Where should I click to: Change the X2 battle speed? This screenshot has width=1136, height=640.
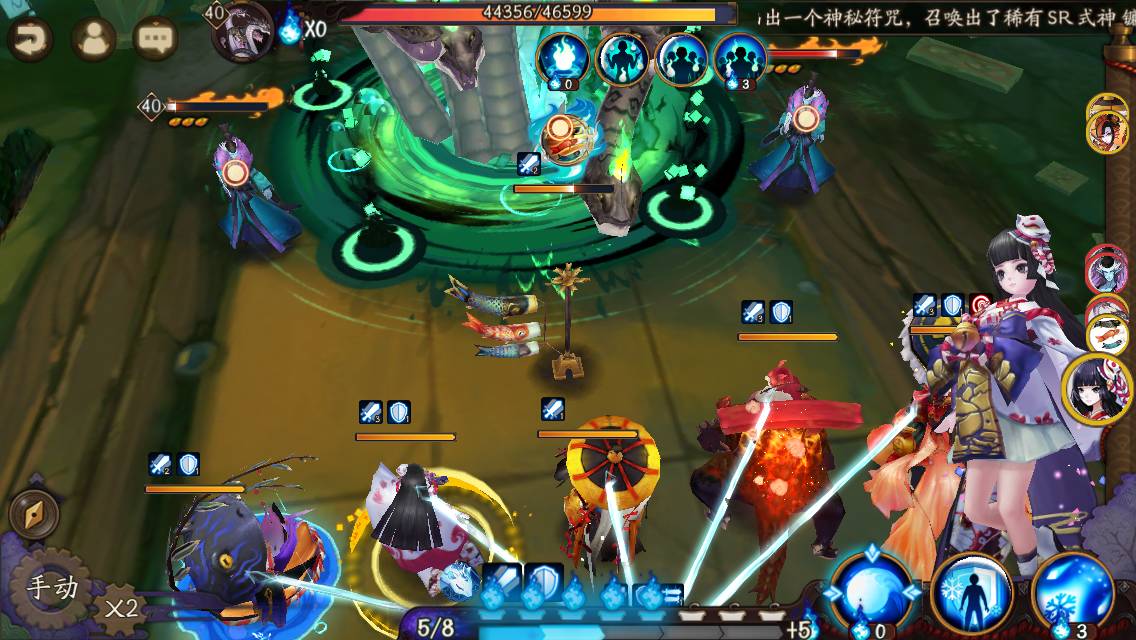coord(121,608)
